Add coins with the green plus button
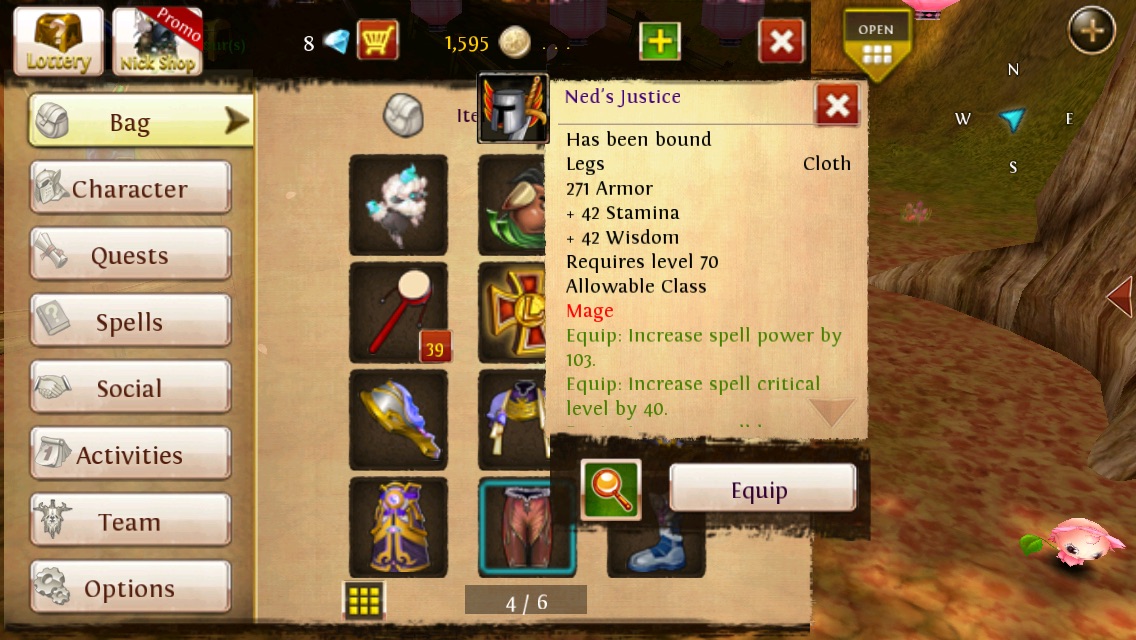Viewport: 1136px width, 640px height. 659,42
